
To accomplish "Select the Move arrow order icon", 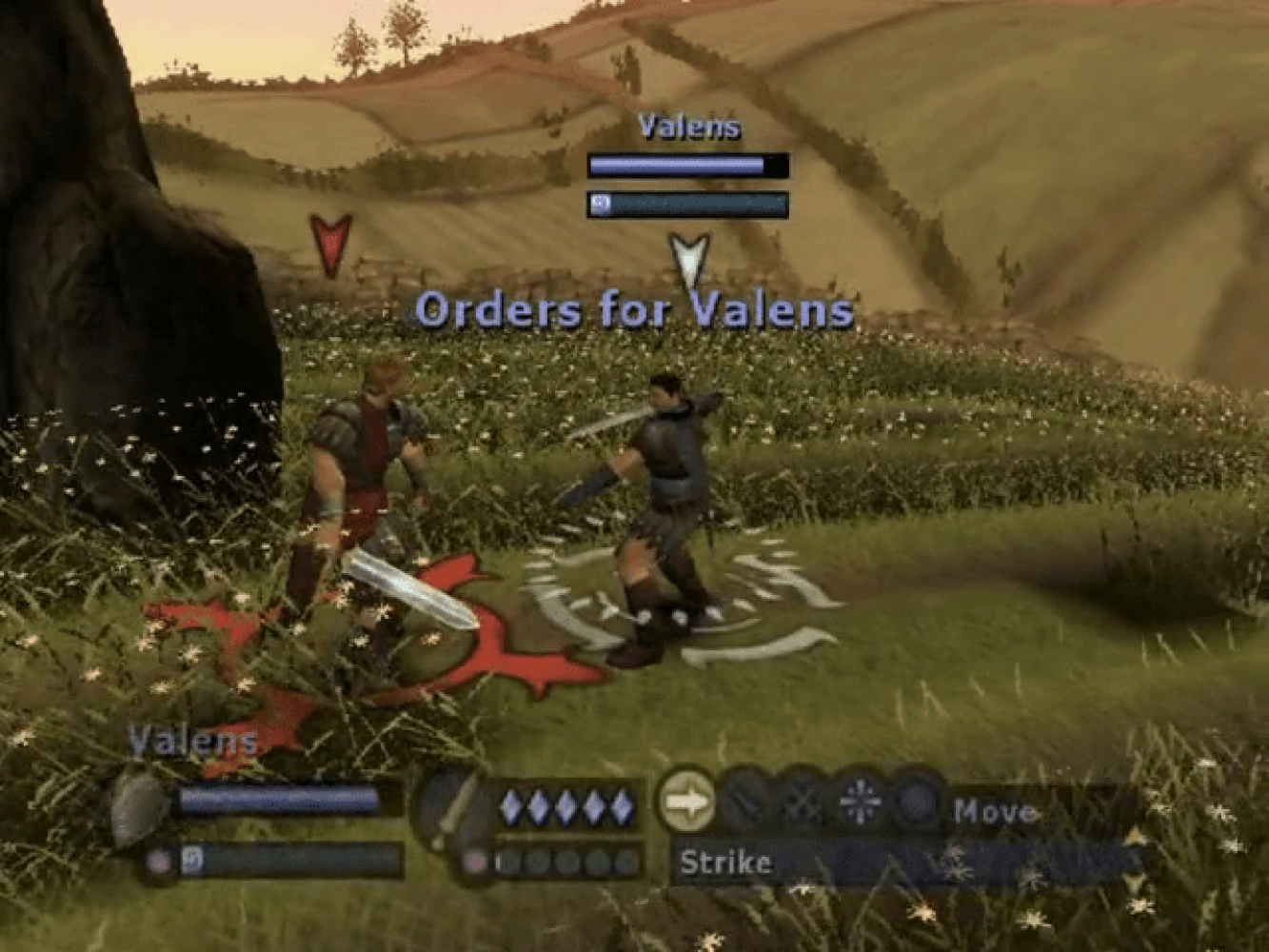I will tap(687, 802).
